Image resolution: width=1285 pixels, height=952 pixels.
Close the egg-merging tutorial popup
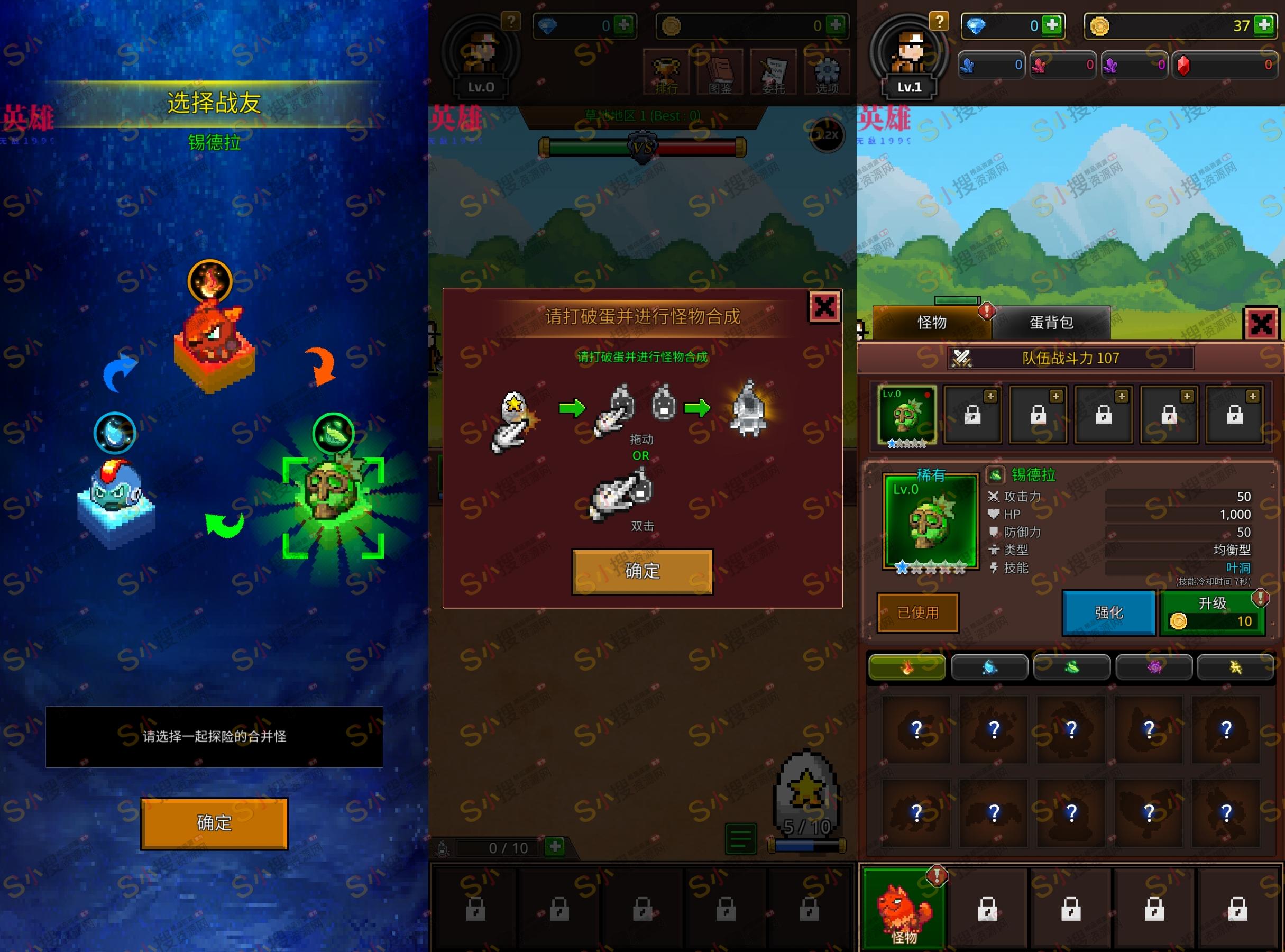point(824,307)
